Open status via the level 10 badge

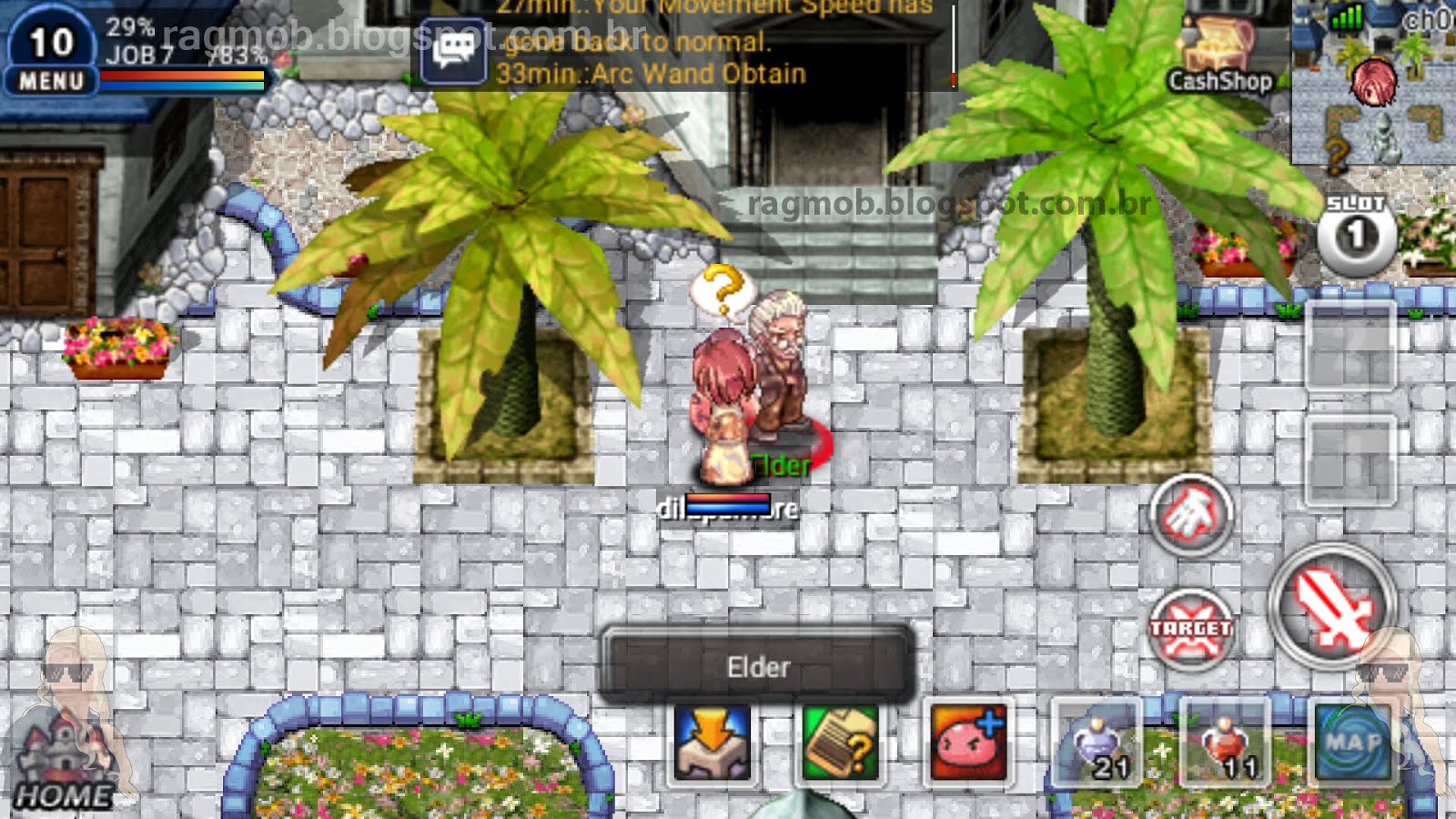(53, 41)
